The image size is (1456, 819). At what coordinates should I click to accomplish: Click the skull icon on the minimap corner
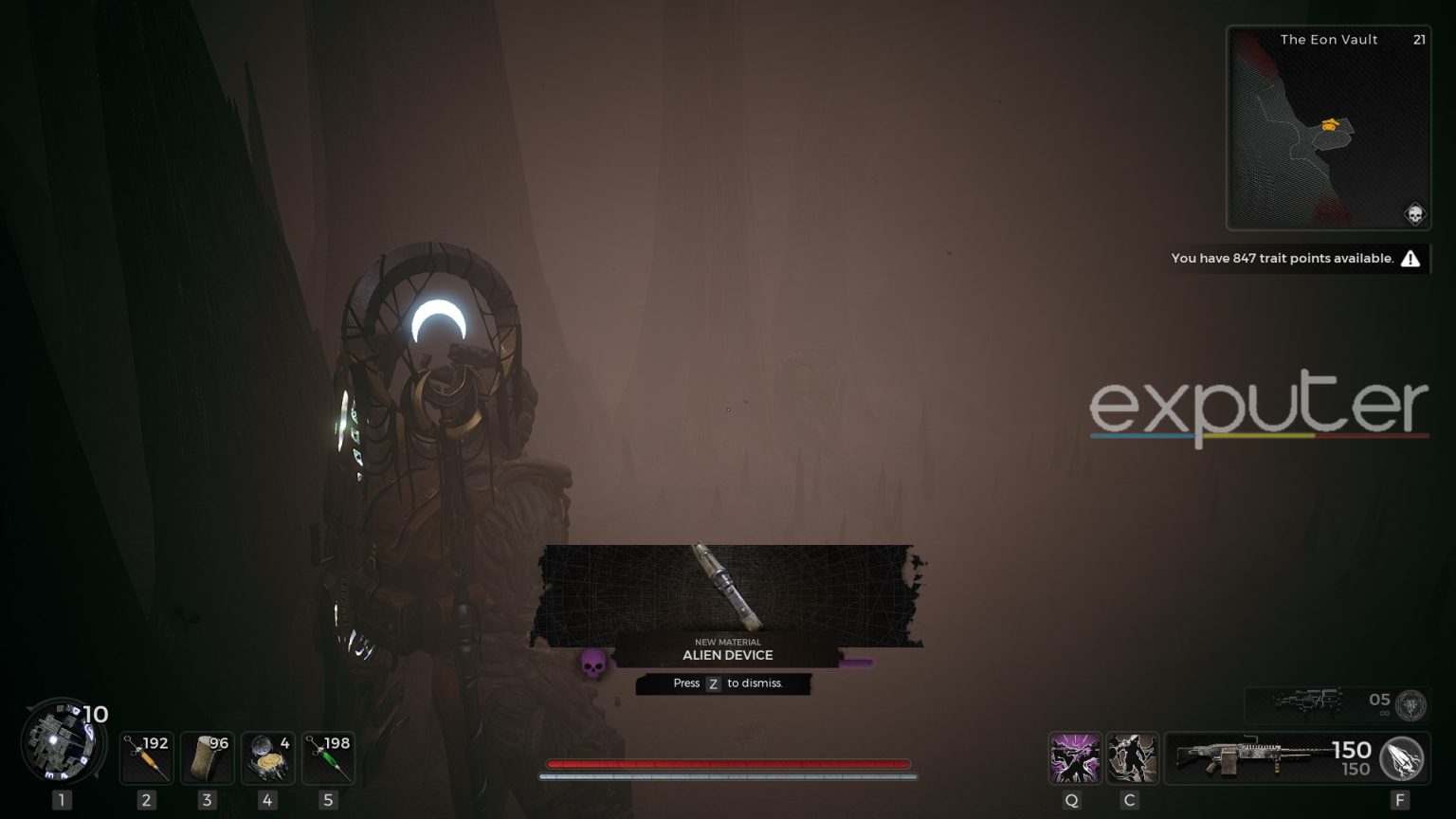click(1414, 214)
